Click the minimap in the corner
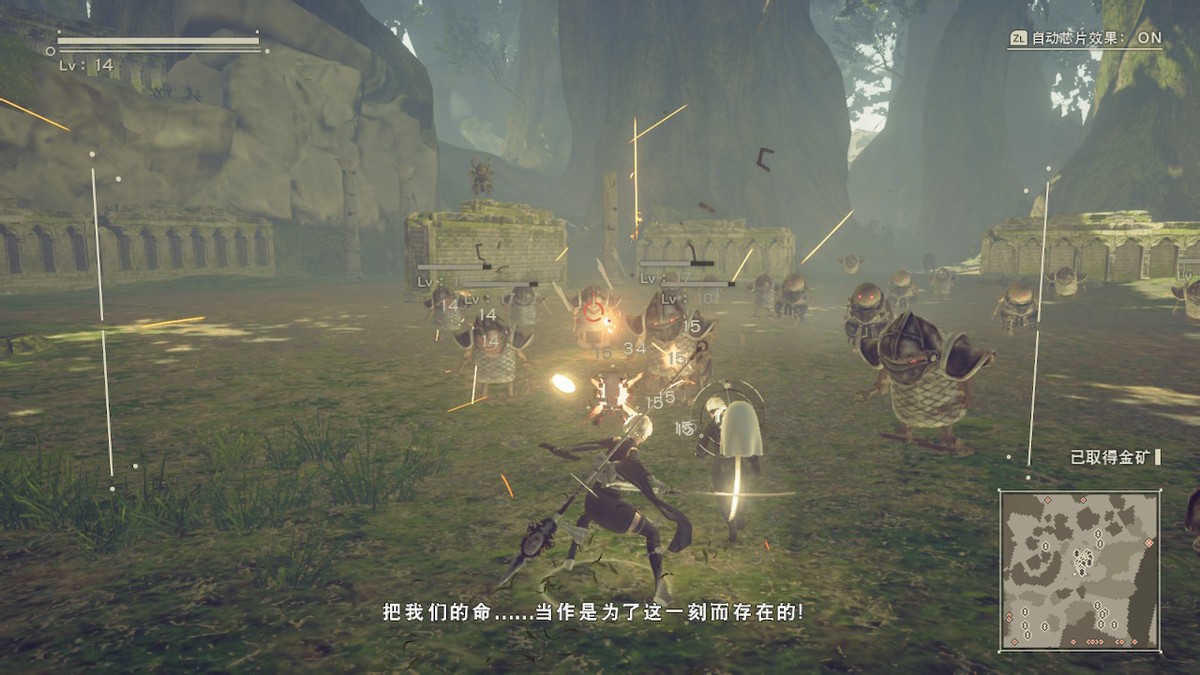The width and height of the screenshot is (1200, 675). coord(1080,570)
